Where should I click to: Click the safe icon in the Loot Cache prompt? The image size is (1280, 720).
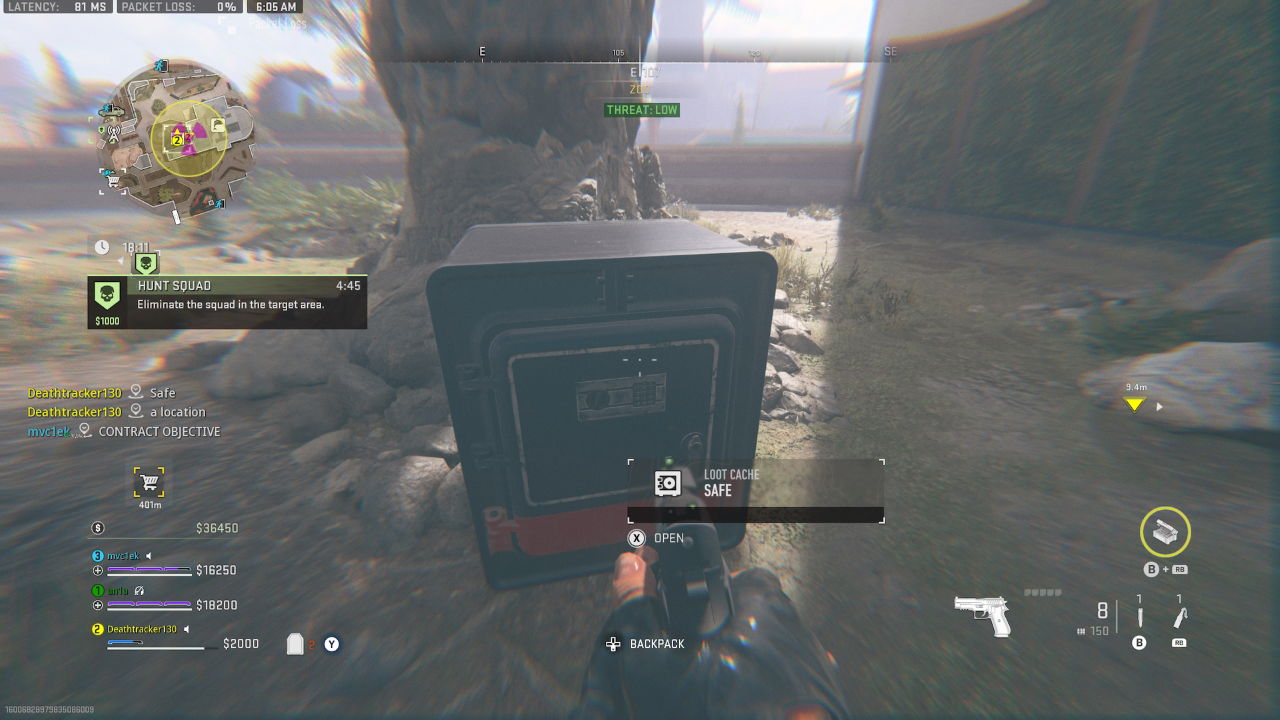tap(668, 484)
